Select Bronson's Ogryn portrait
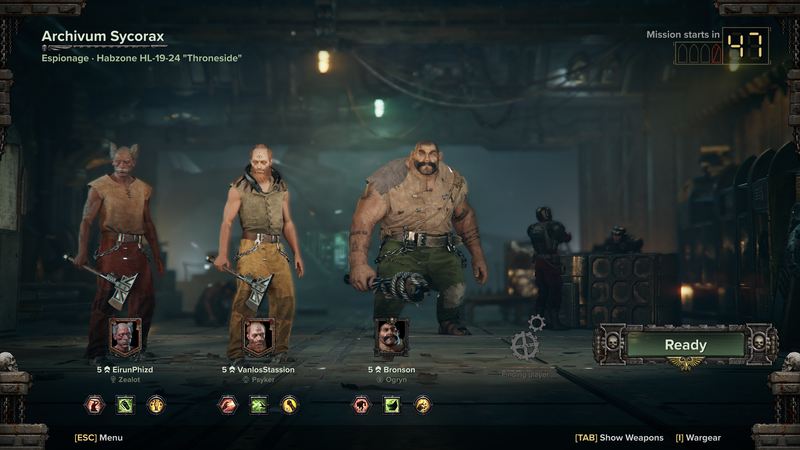 (x=391, y=338)
